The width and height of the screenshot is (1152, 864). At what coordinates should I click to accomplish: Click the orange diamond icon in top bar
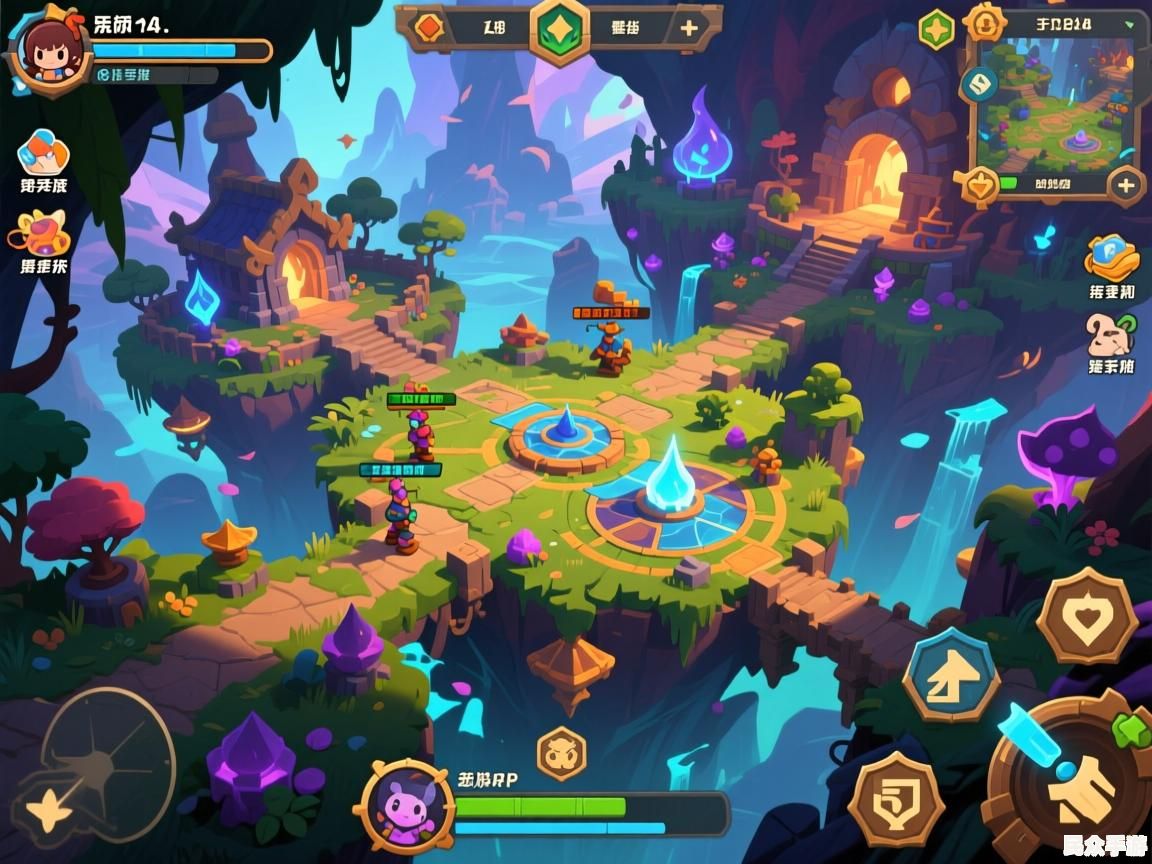click(430, 27)
